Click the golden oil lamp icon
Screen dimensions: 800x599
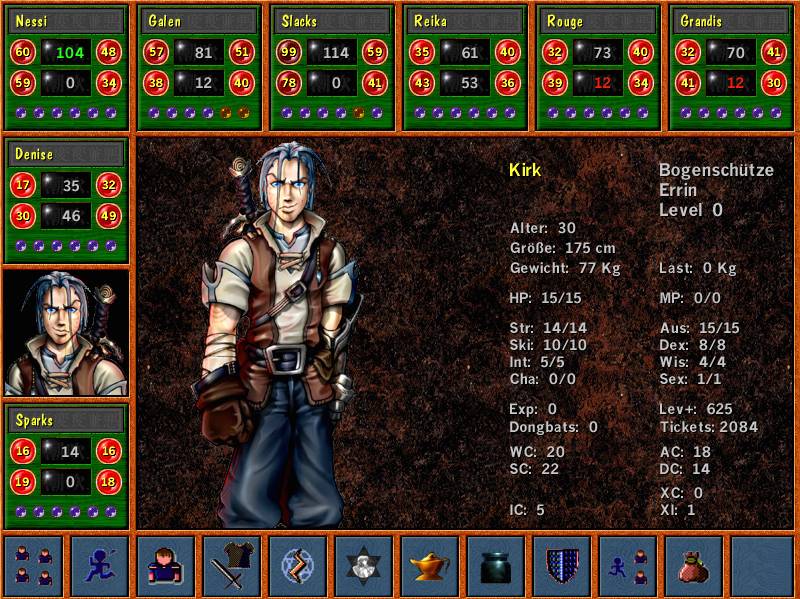[430, 565]
